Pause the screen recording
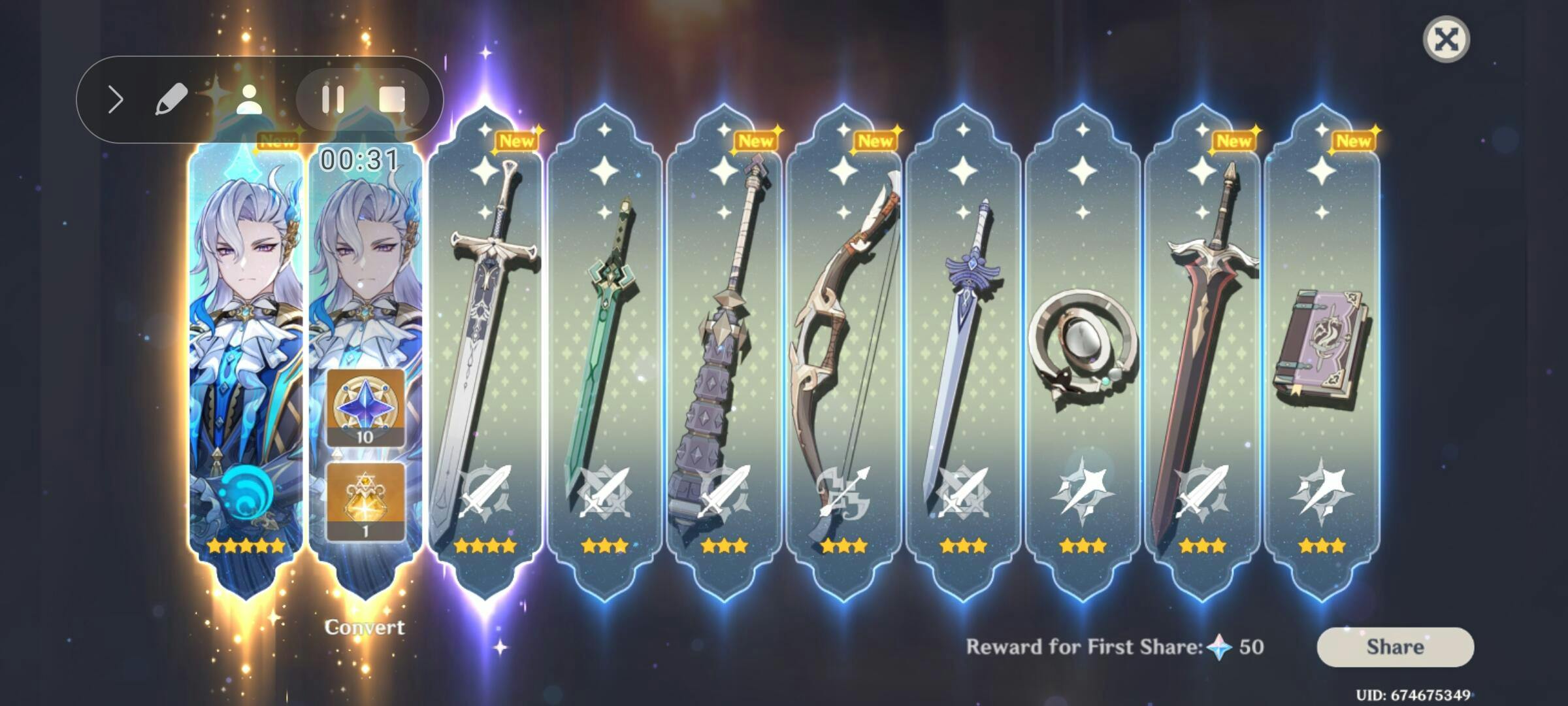1568x706 pixels. 333,100
